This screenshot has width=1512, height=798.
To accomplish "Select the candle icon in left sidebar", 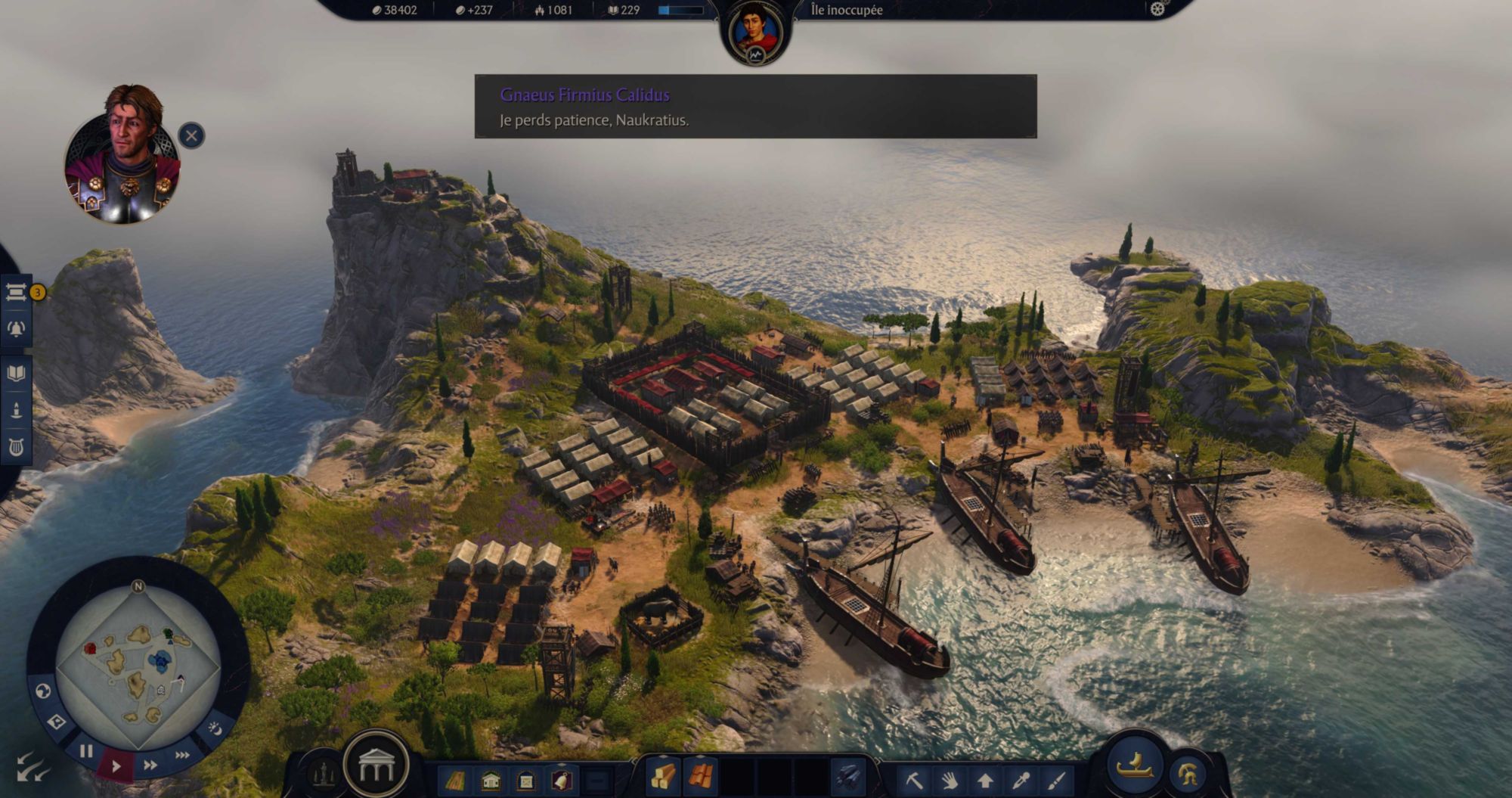I will (x=16, y=411).
